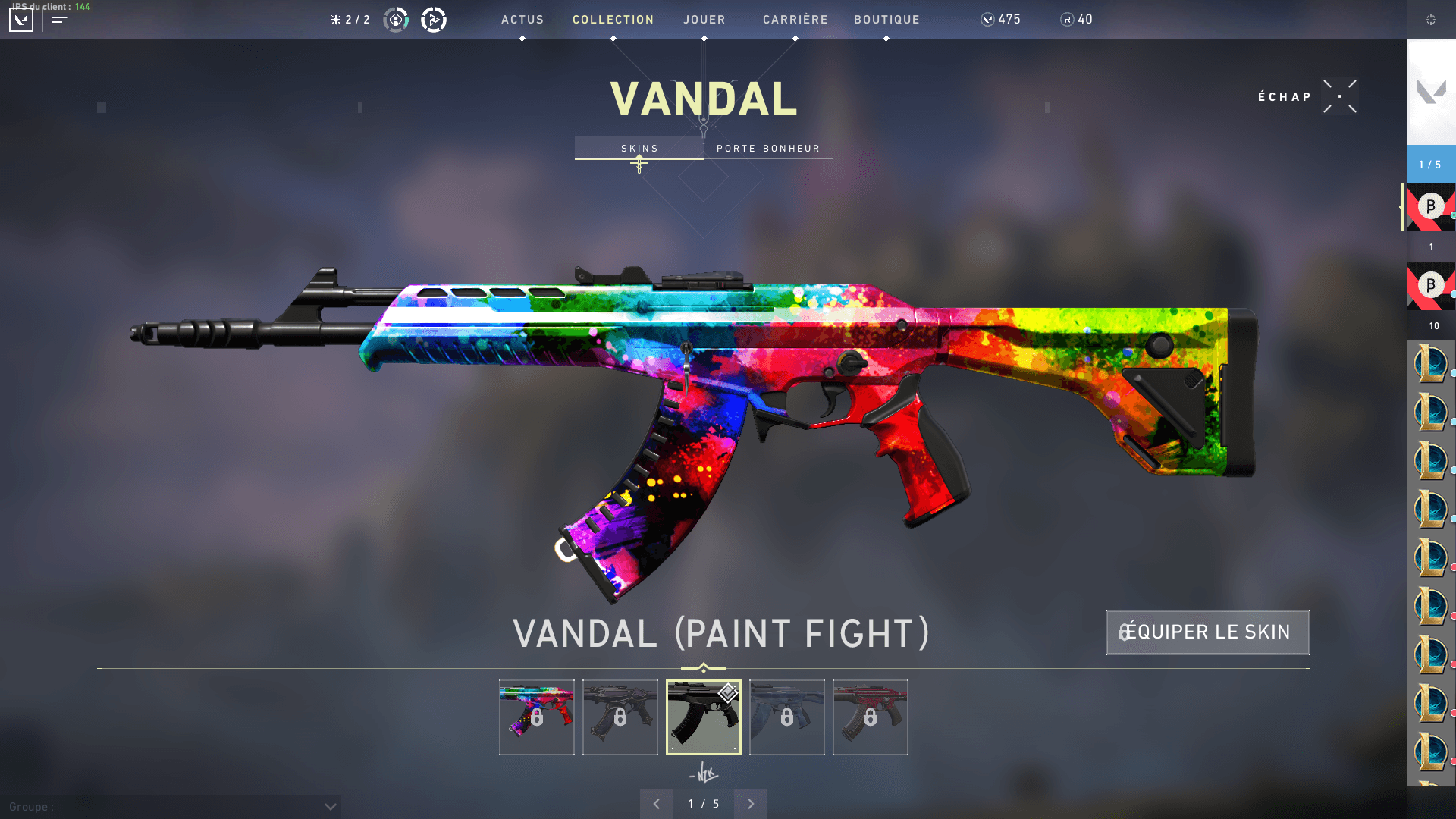Select the locked red Vandal thumbnail
Viewport: 1456px width, 819px height.
click(871, 717)
